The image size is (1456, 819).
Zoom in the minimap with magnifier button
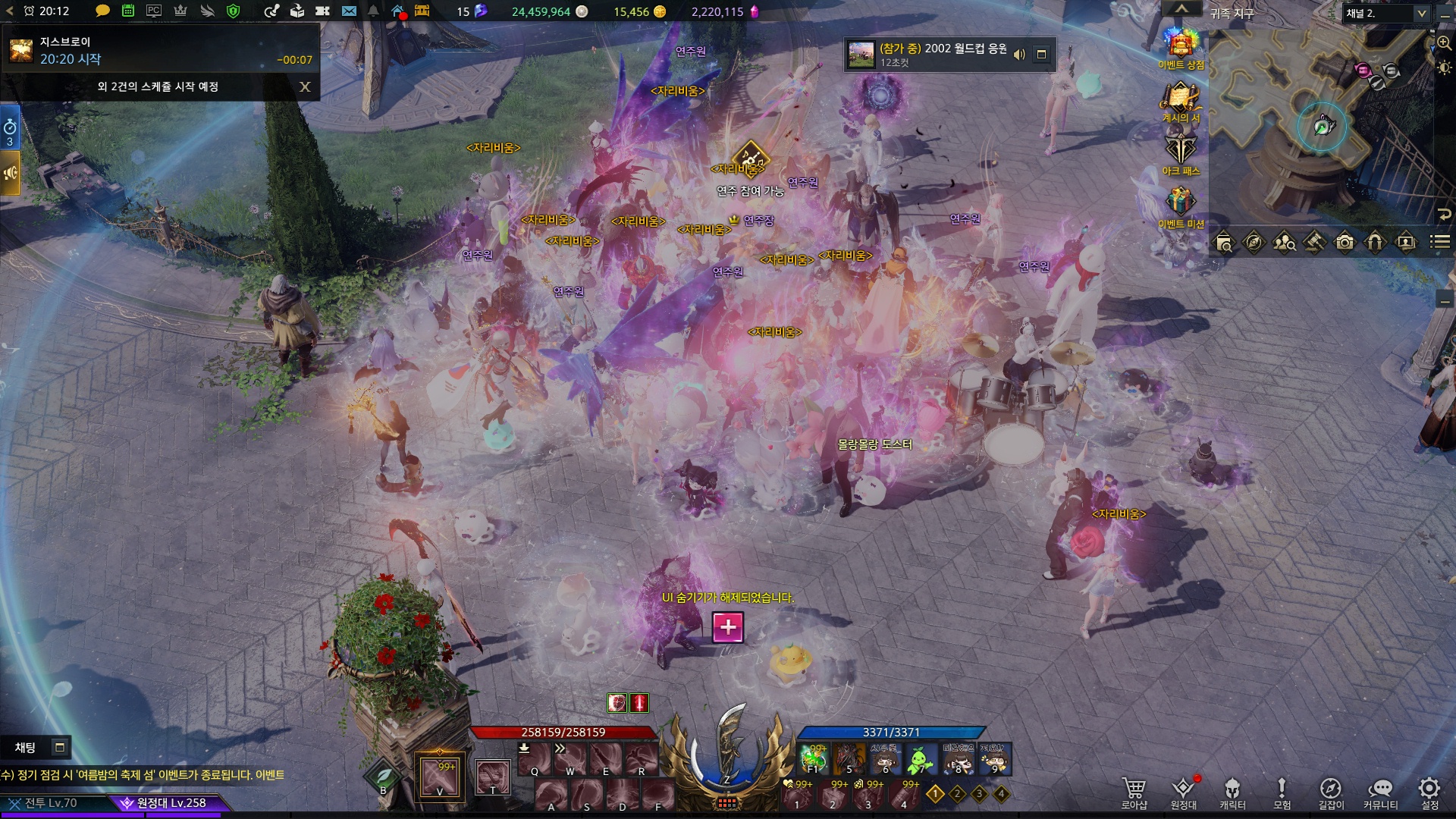tap(1445, 43)
